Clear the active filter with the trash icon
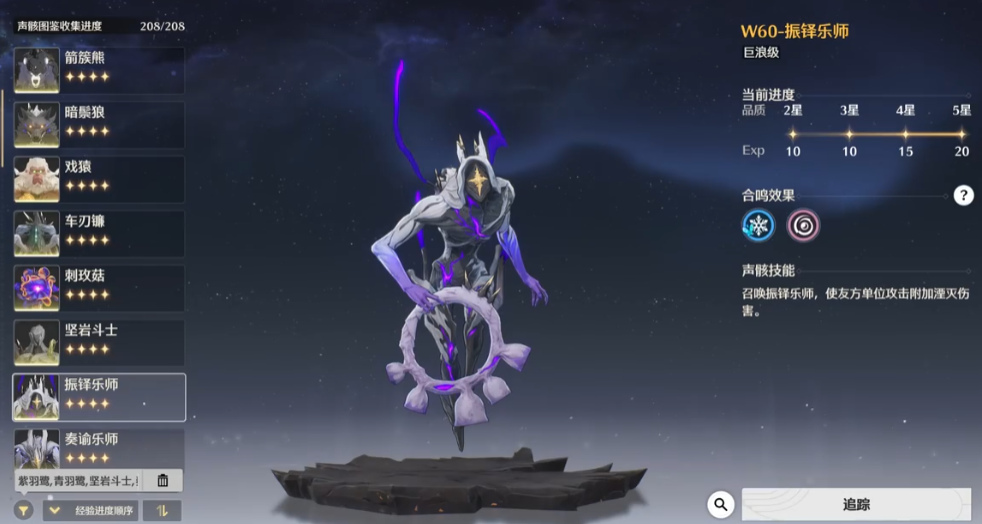Image resolution: width=982 pixels, height=524 pixels. click(163, 481)
